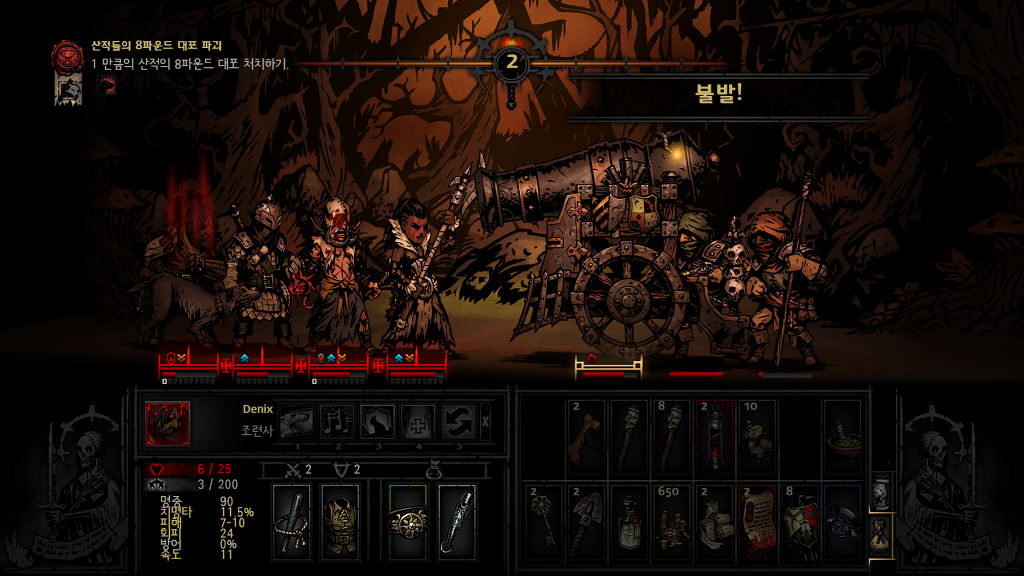The height and width of the screenshot is (576, 1024).
Task: Click the swap position arrows skill
Action: 459,423
